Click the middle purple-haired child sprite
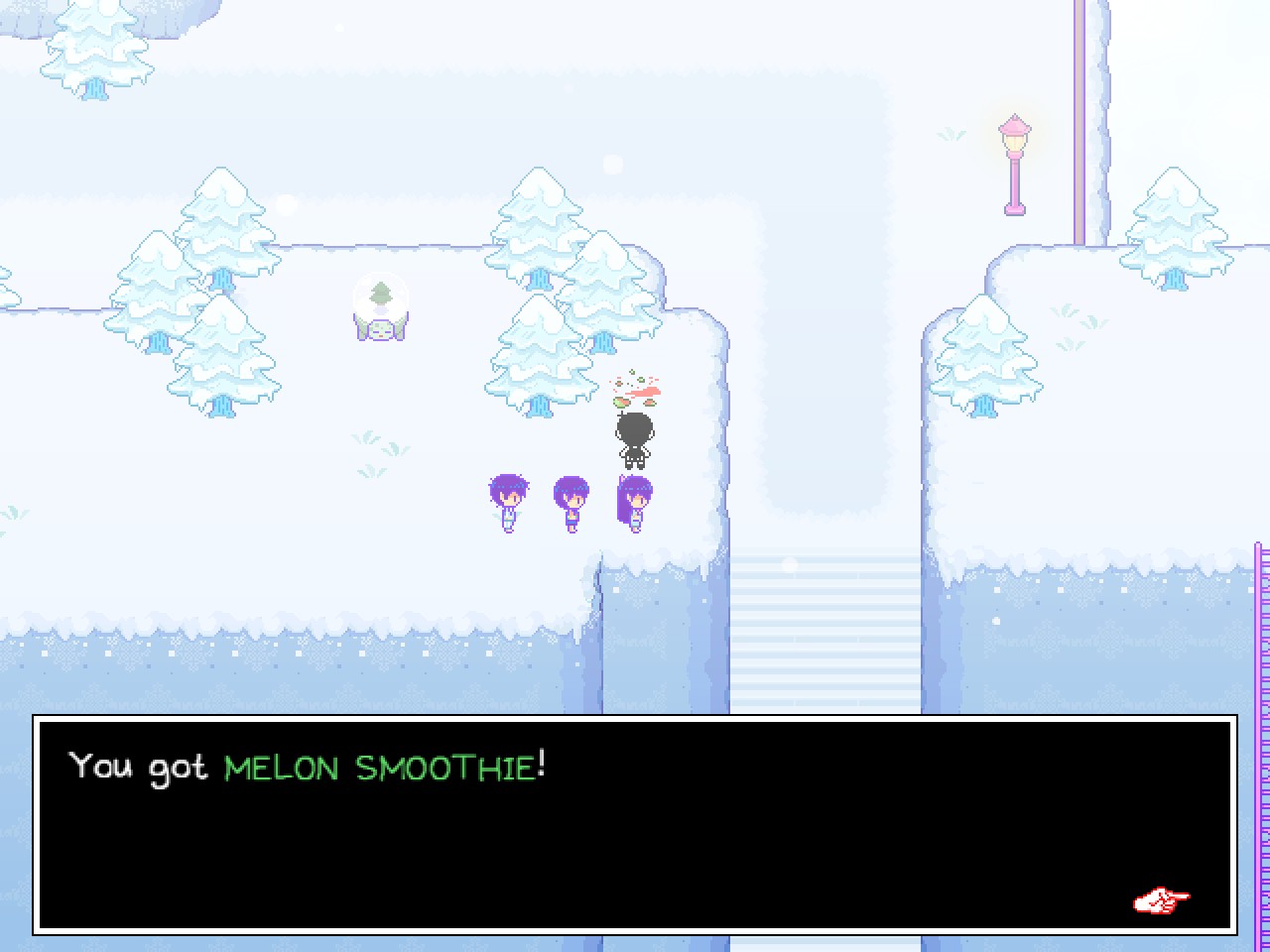1270x952 pixels. pos(570,501)
